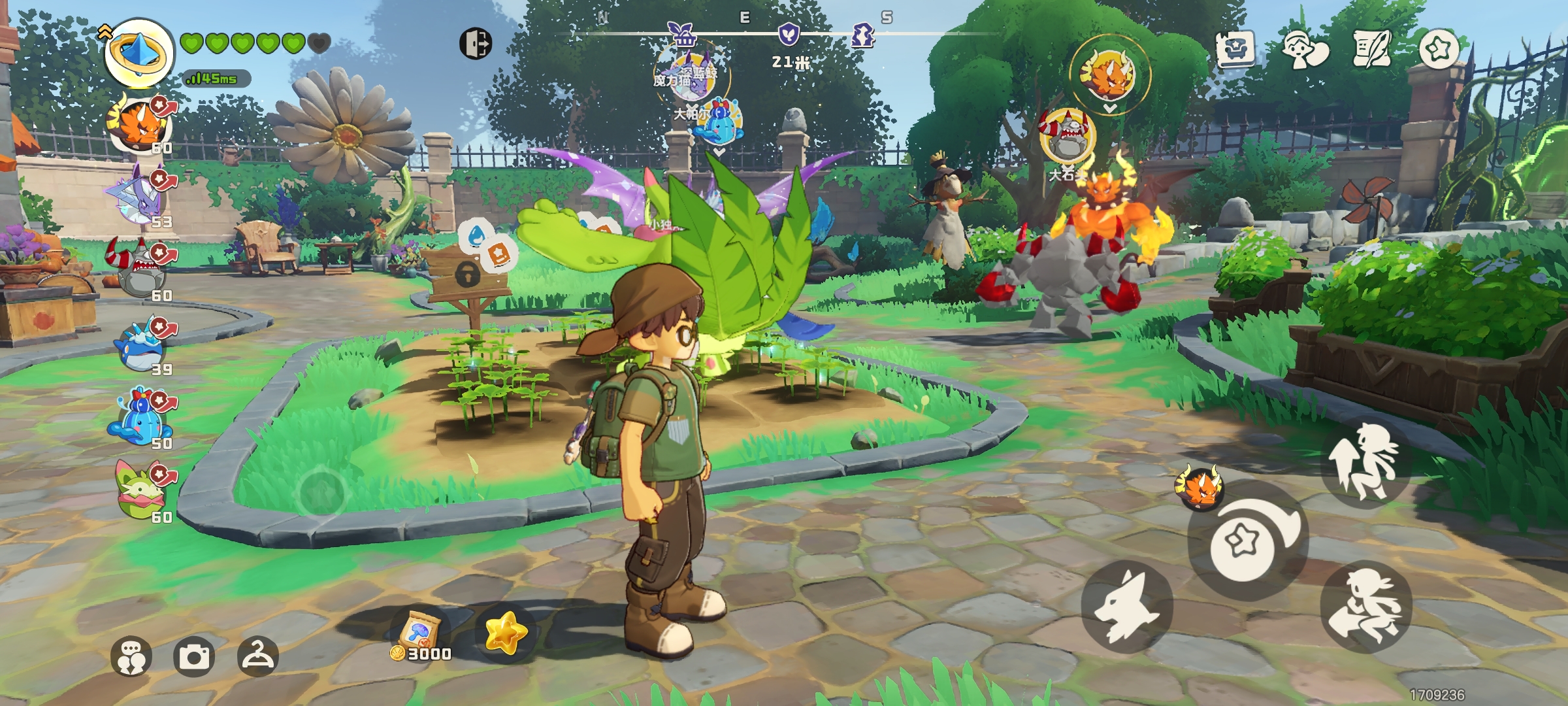Viewport: 1568px width, 706px height.
Task: Tap the exit door icon
Action: tap(476, 44)
